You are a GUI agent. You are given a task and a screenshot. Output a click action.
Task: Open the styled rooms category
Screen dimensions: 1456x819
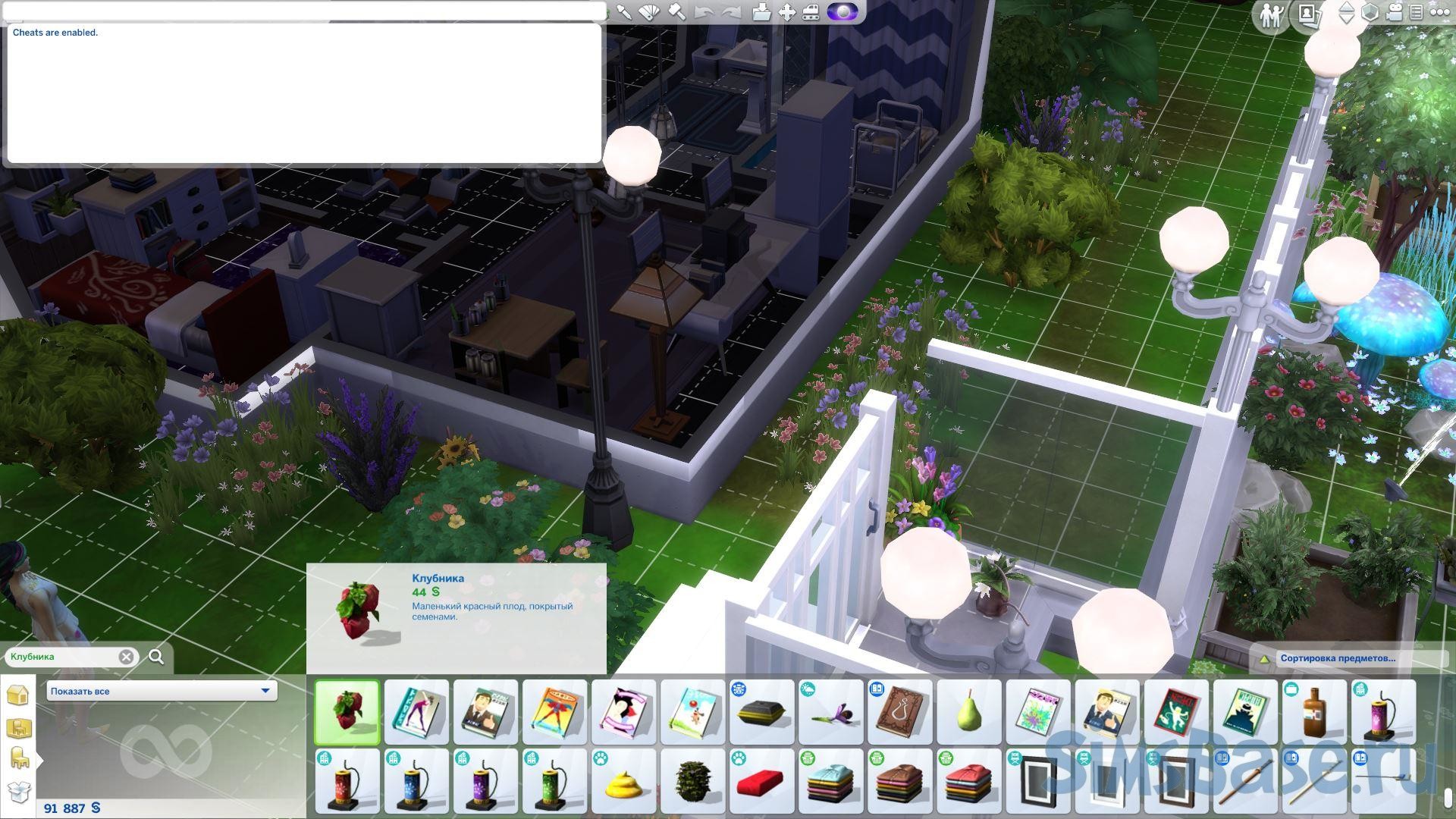[x=18, y=729]
